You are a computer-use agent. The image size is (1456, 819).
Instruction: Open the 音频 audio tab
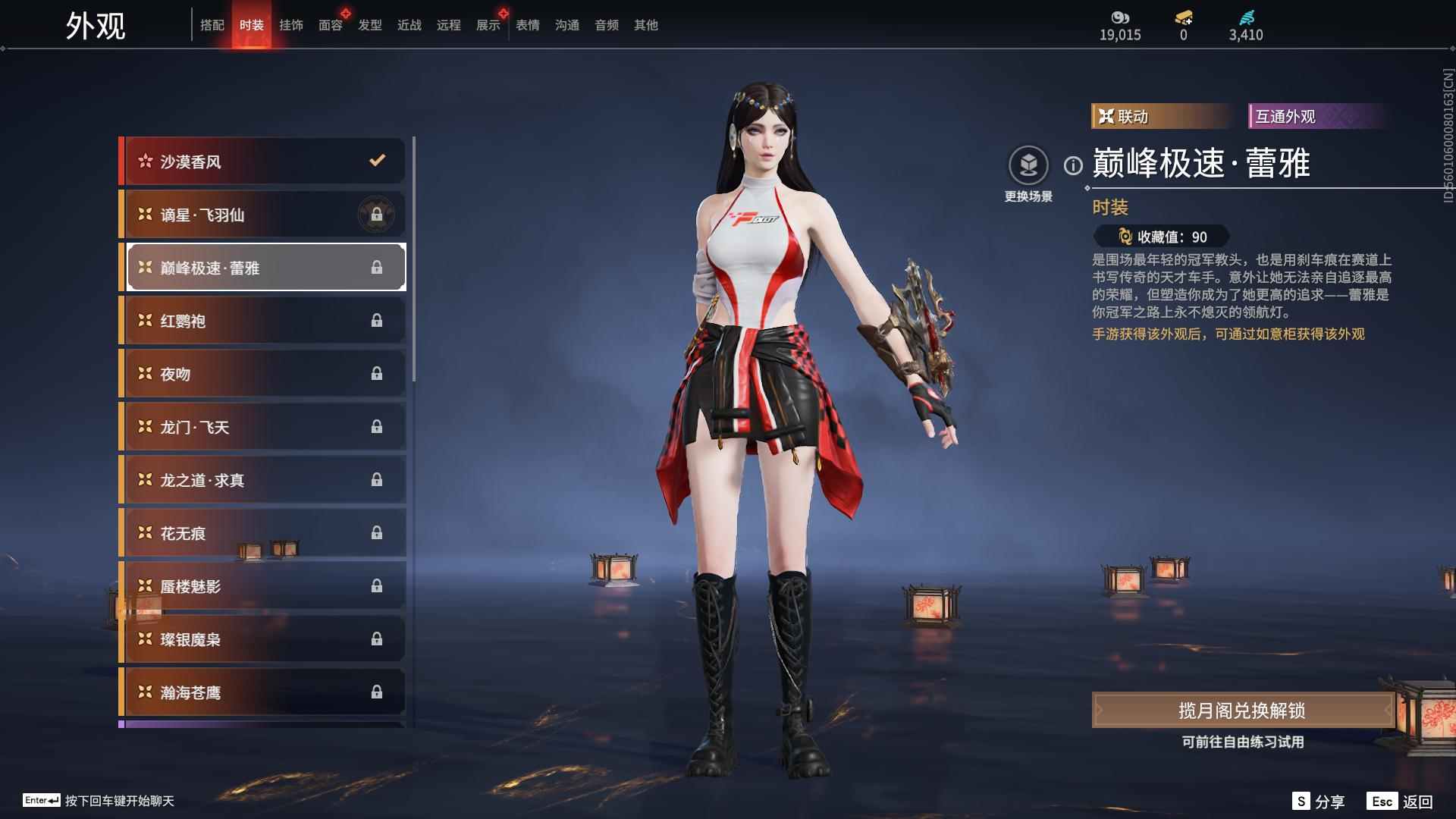606,24
